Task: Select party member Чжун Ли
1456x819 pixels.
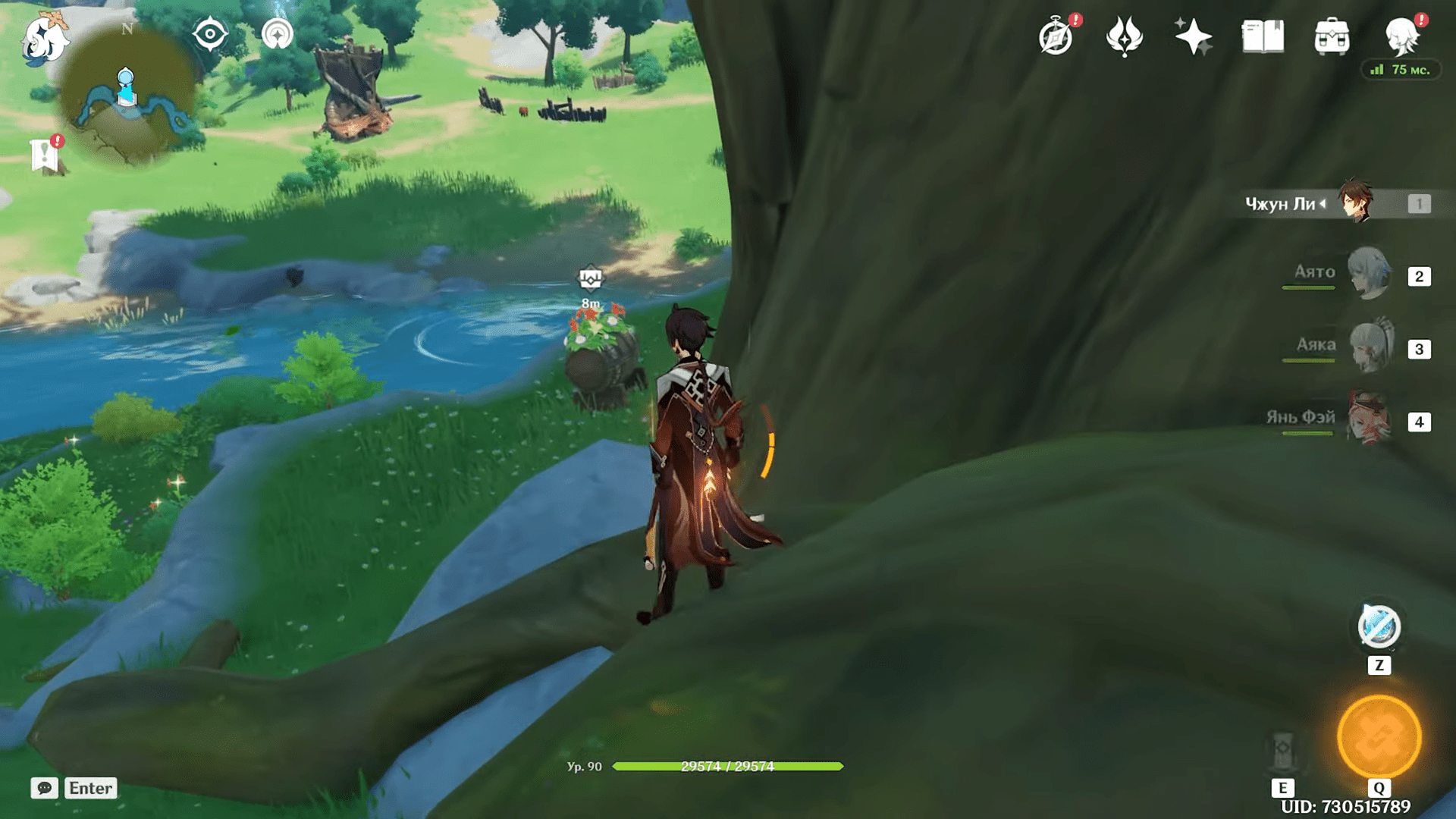Action: tap(1354, 202)
